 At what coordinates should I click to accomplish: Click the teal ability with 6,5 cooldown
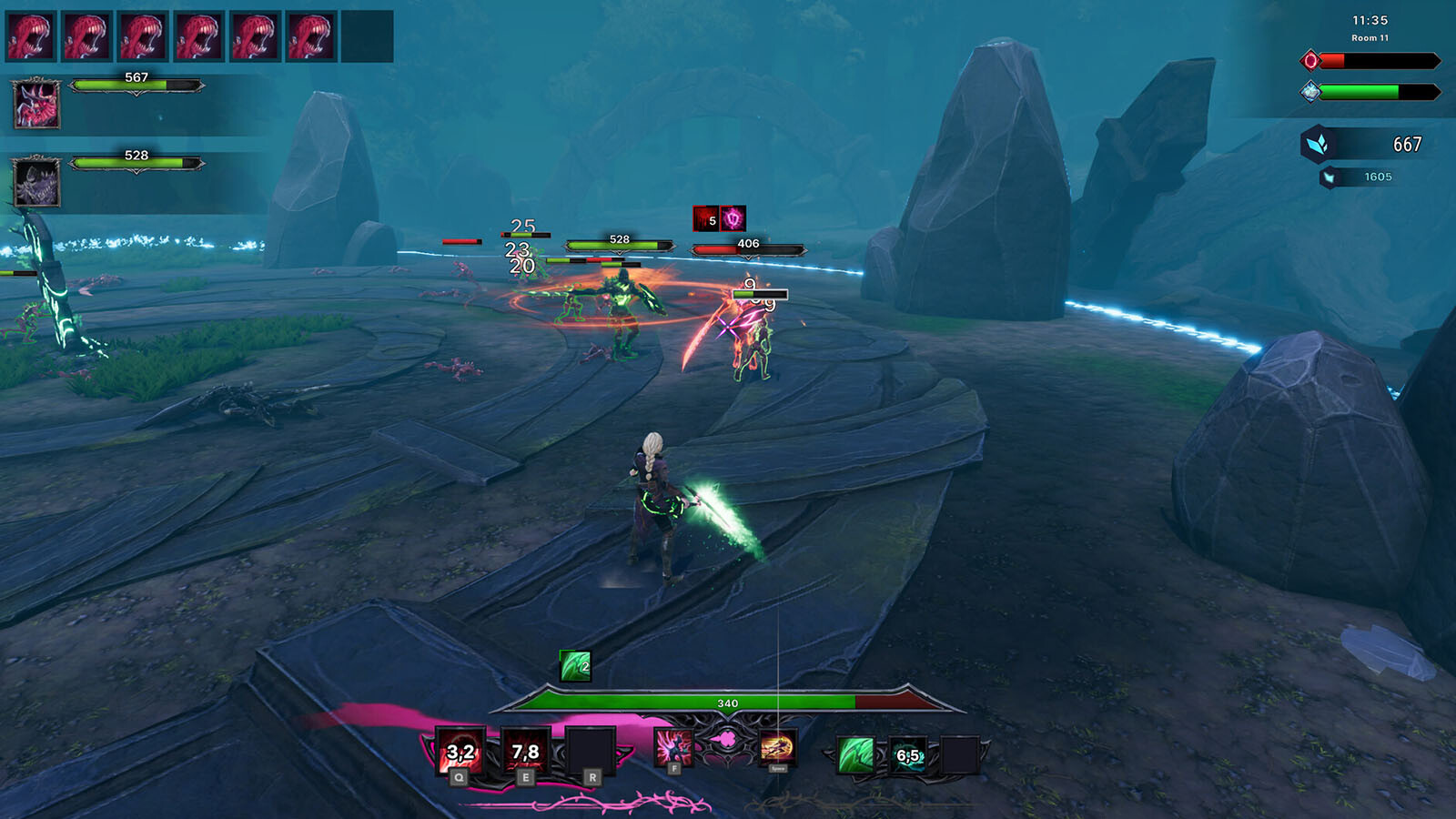click(908, 755)
